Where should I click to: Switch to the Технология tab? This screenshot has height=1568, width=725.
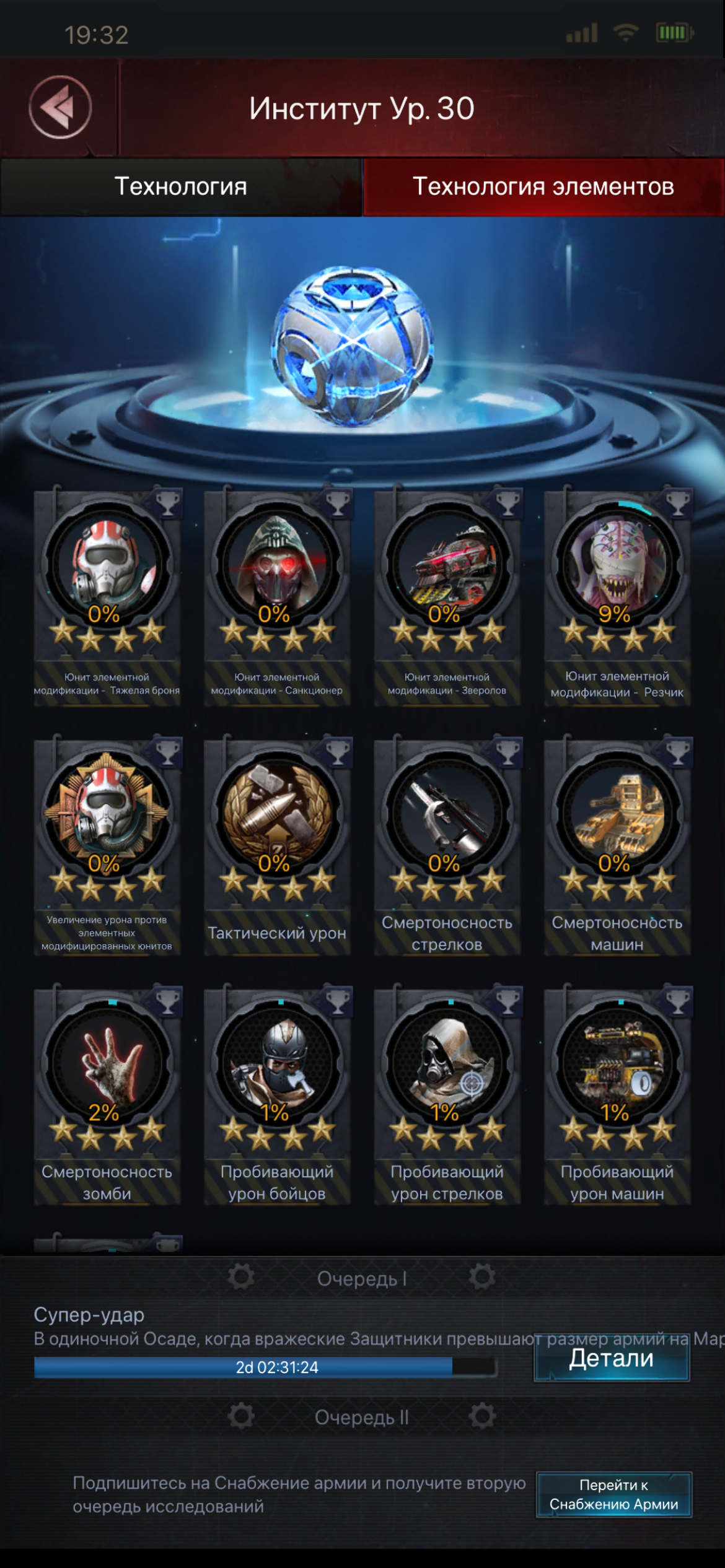click(180, 186)
